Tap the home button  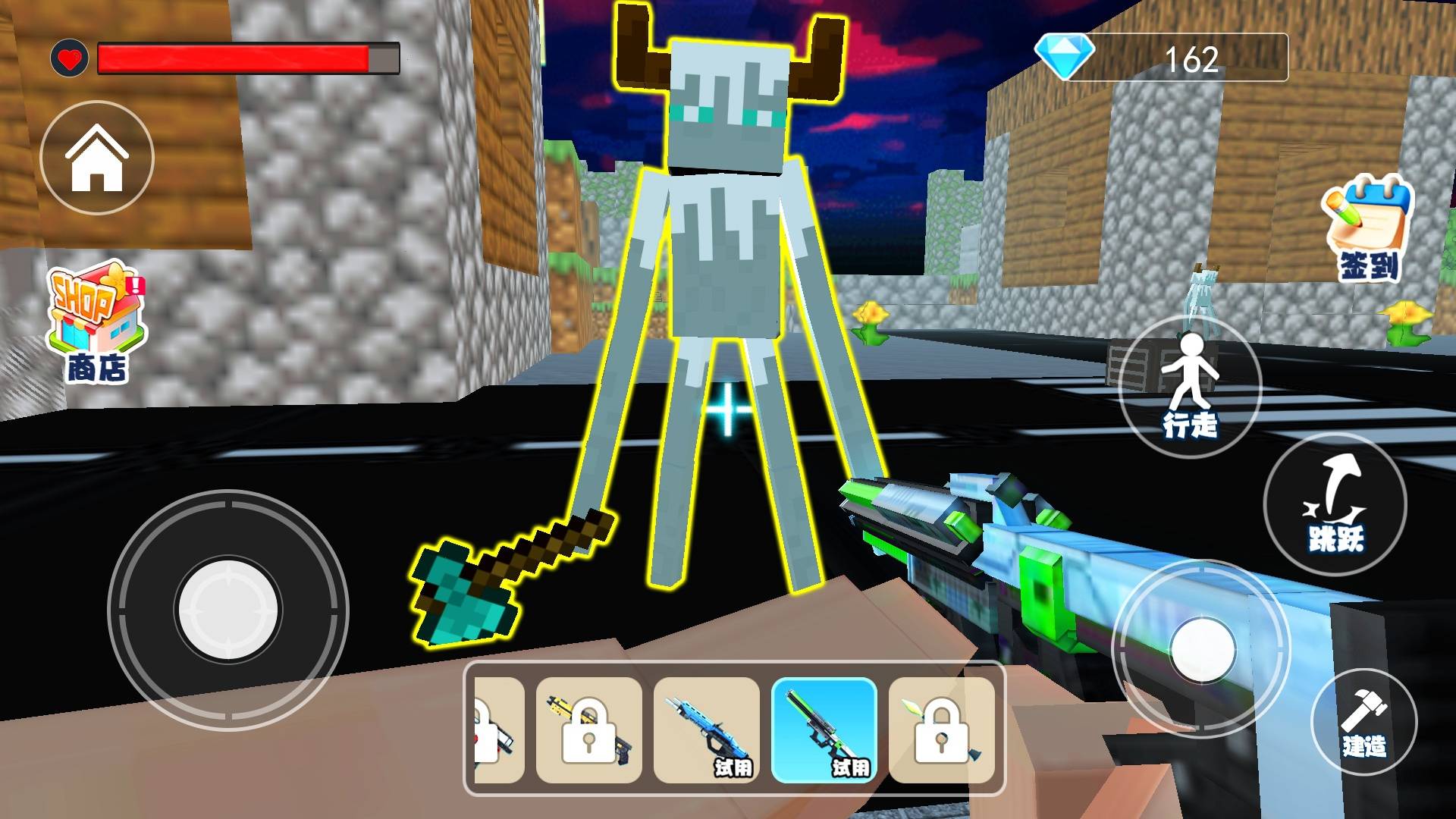96,158
